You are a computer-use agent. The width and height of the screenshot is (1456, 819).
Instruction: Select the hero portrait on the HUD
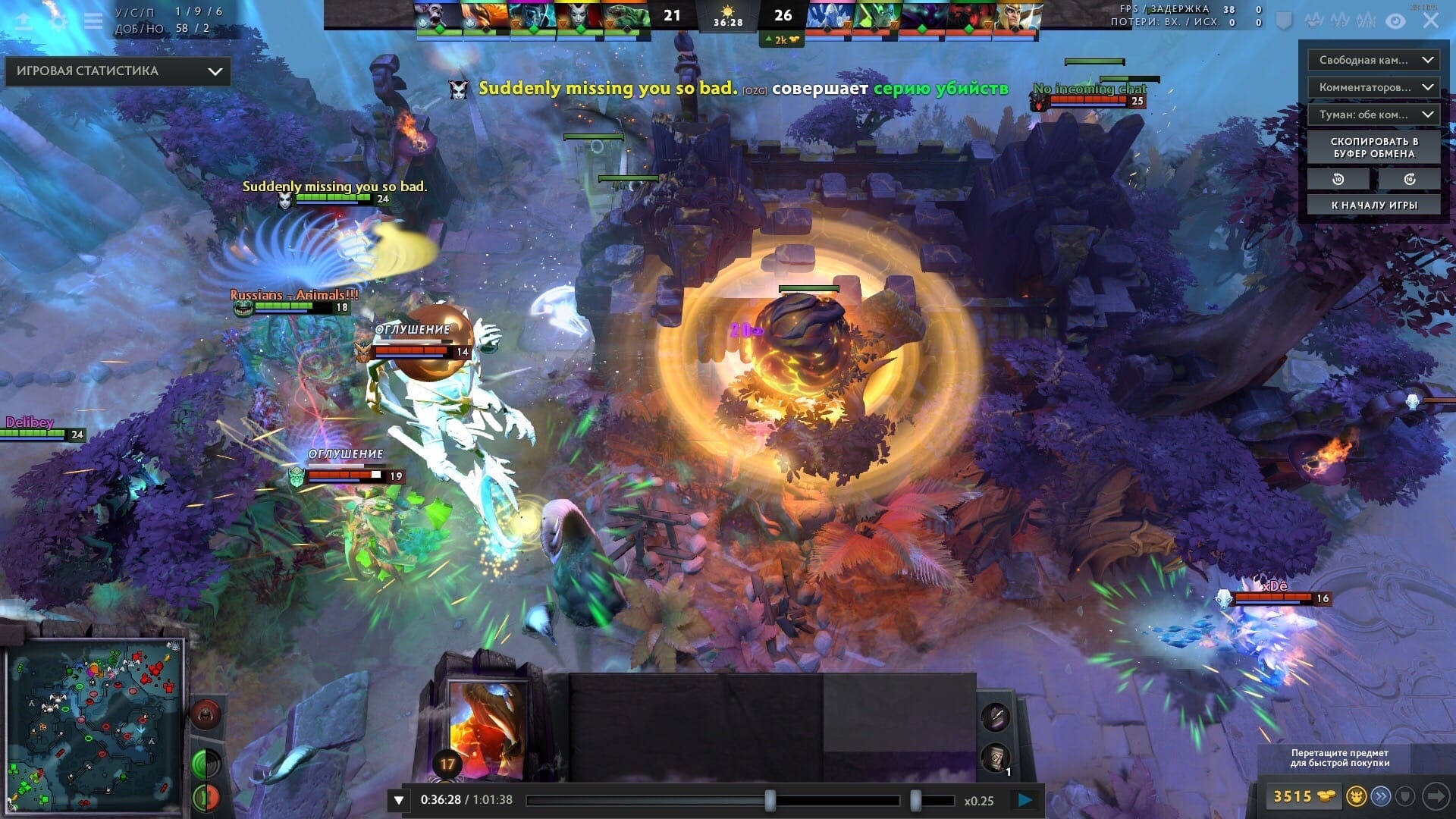[x=485, y=728]
